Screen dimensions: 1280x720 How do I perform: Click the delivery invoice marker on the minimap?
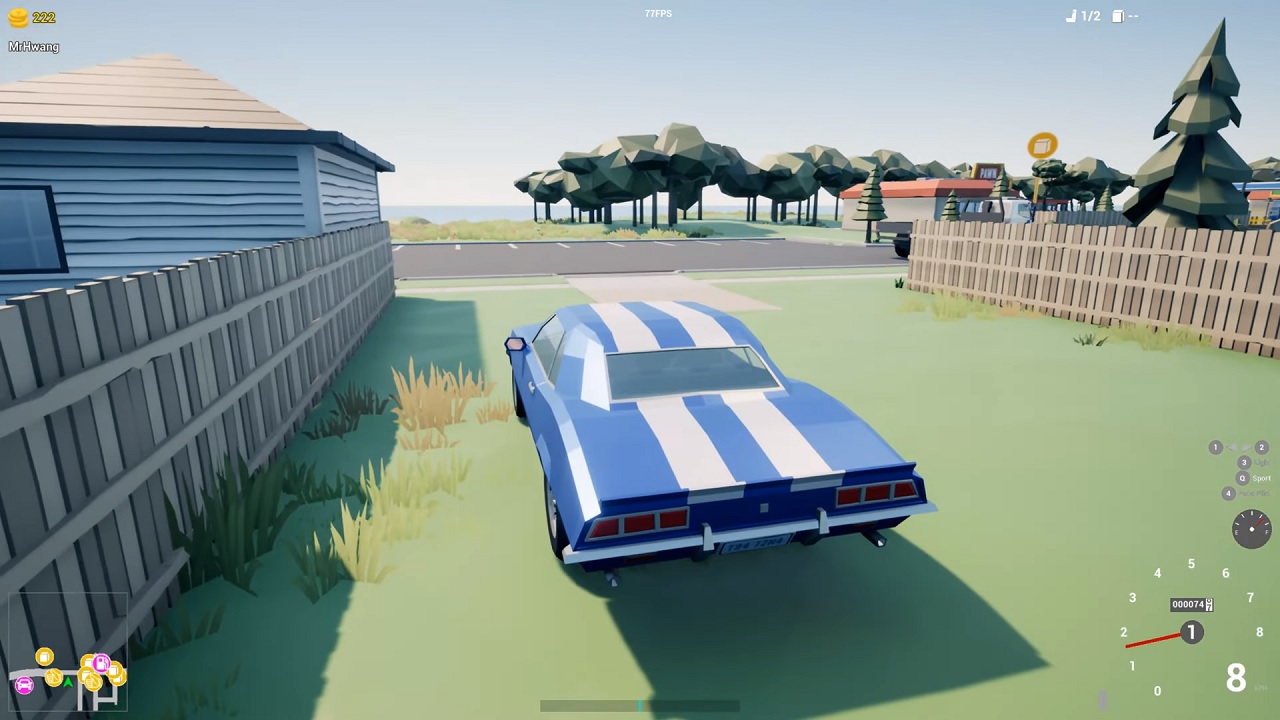(53, 678)
